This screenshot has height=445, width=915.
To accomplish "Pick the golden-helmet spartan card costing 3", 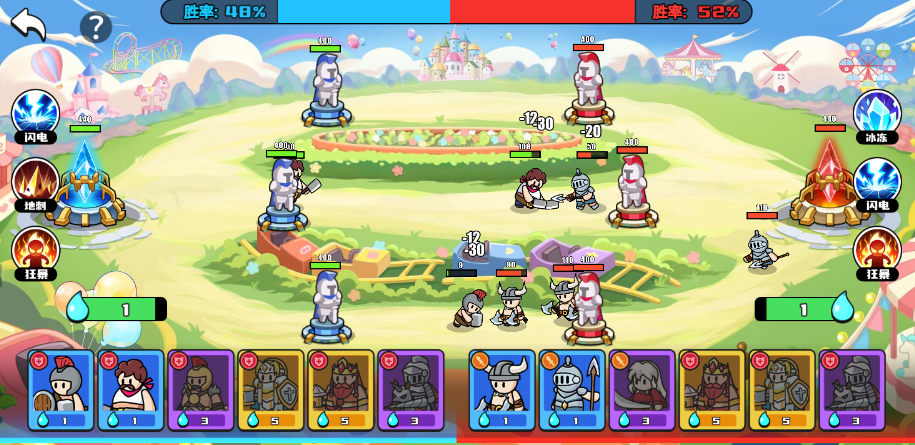I will coord(201,389).
